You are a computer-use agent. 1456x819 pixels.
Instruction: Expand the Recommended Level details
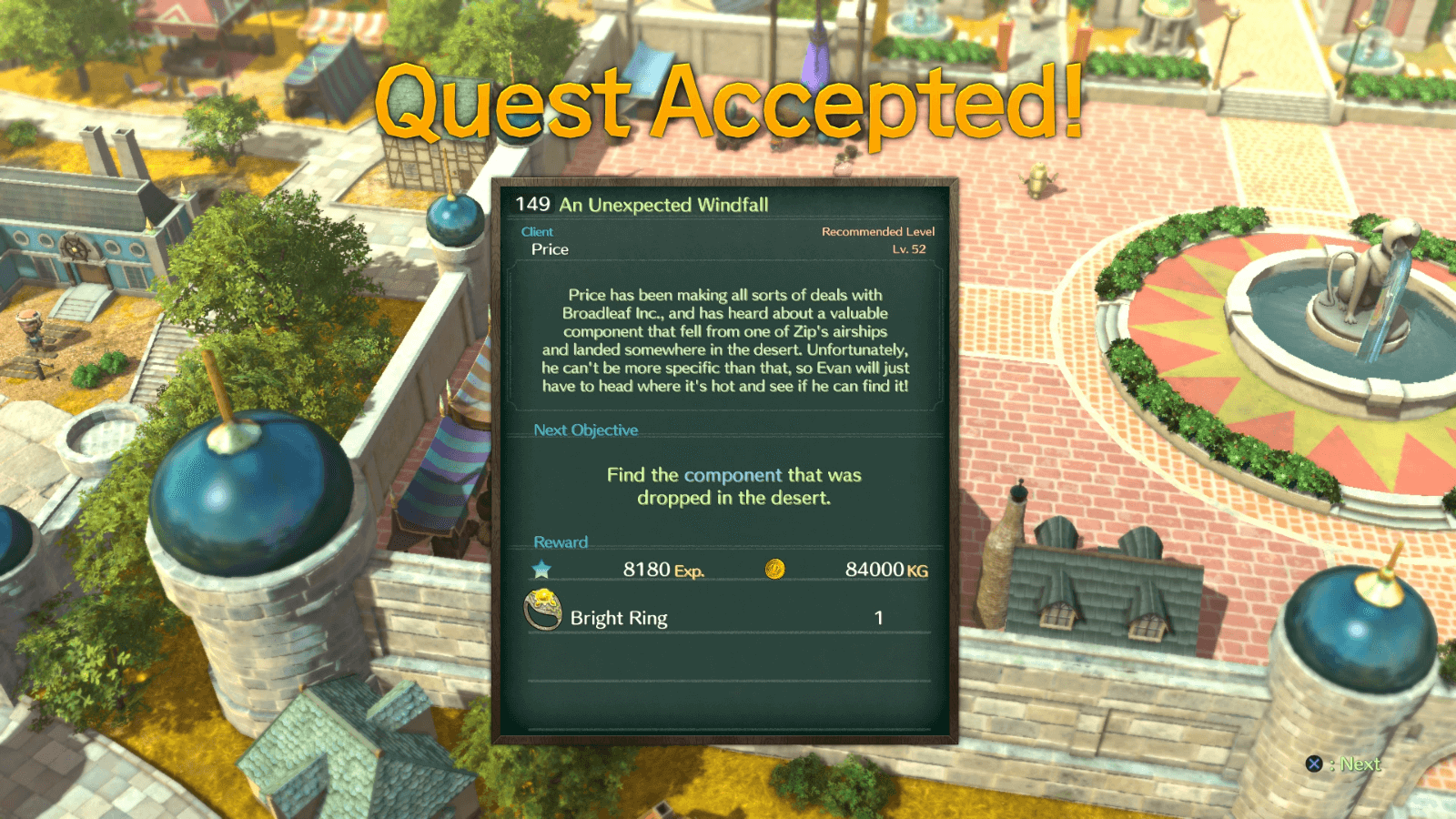(x=876, y=231)
